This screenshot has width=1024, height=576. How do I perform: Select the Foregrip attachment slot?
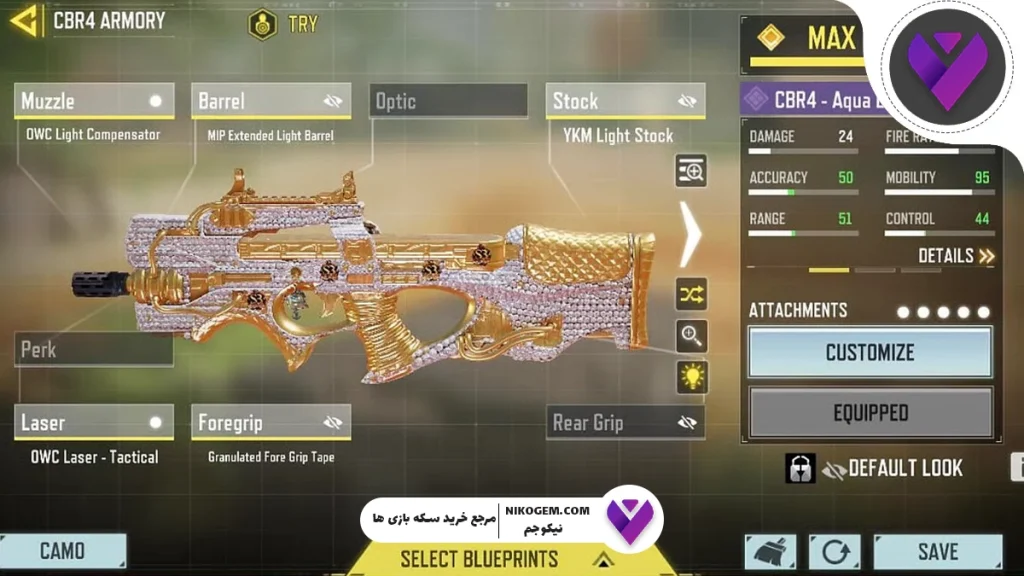tap(270, 423)
